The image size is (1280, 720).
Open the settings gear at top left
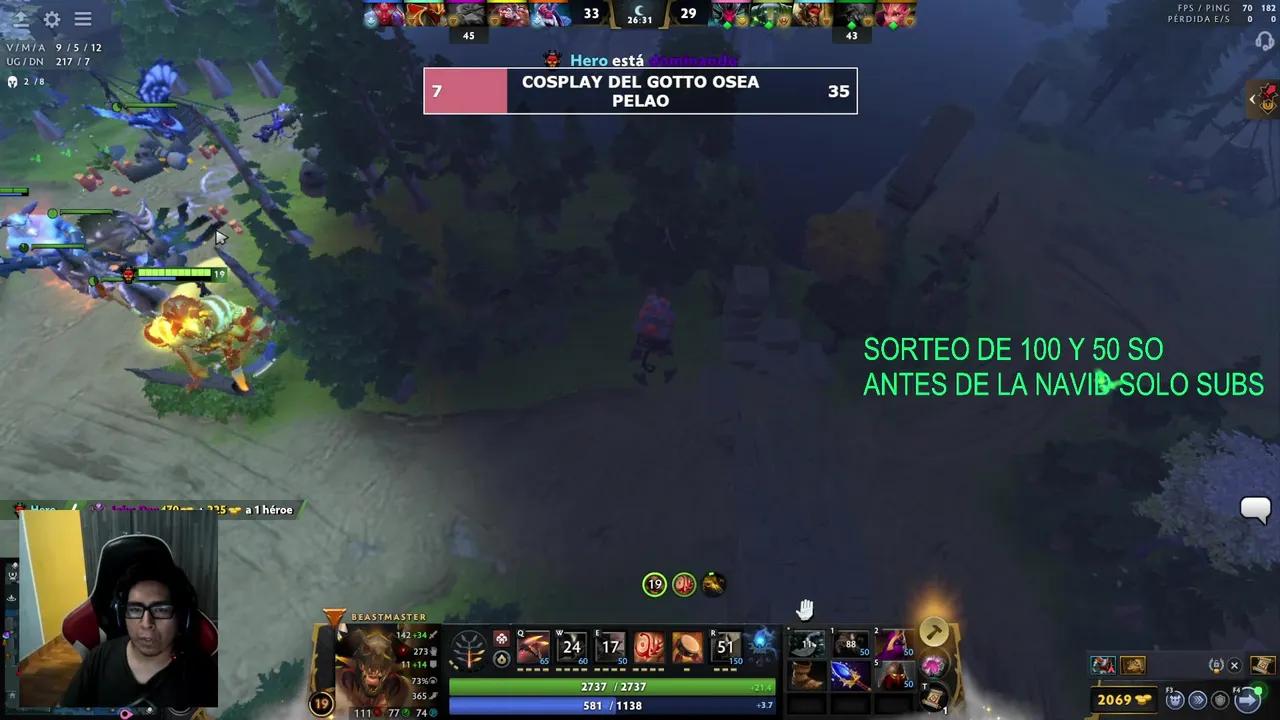pos(51,18)
